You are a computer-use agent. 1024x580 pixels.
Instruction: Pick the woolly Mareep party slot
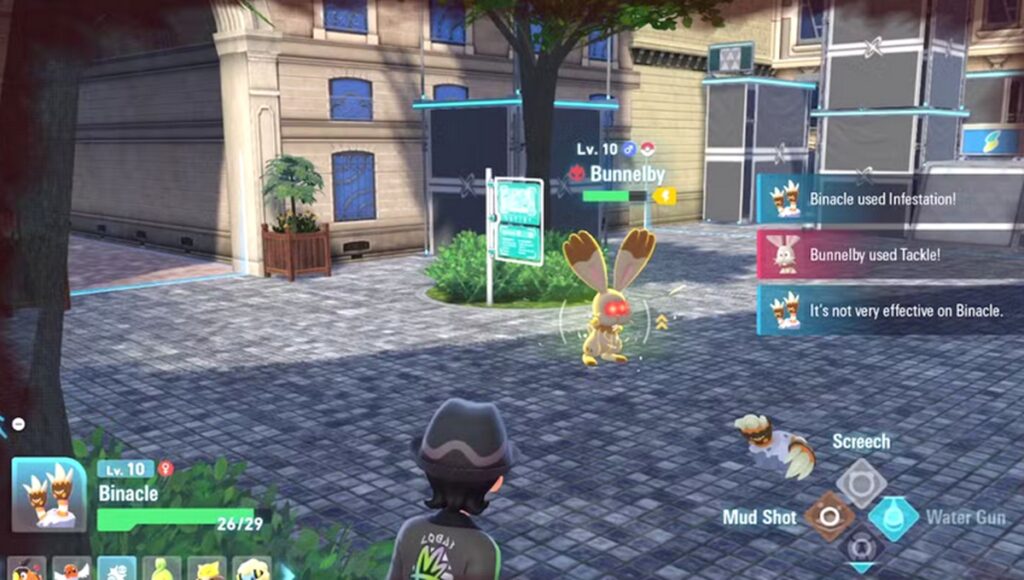(252, 571)
